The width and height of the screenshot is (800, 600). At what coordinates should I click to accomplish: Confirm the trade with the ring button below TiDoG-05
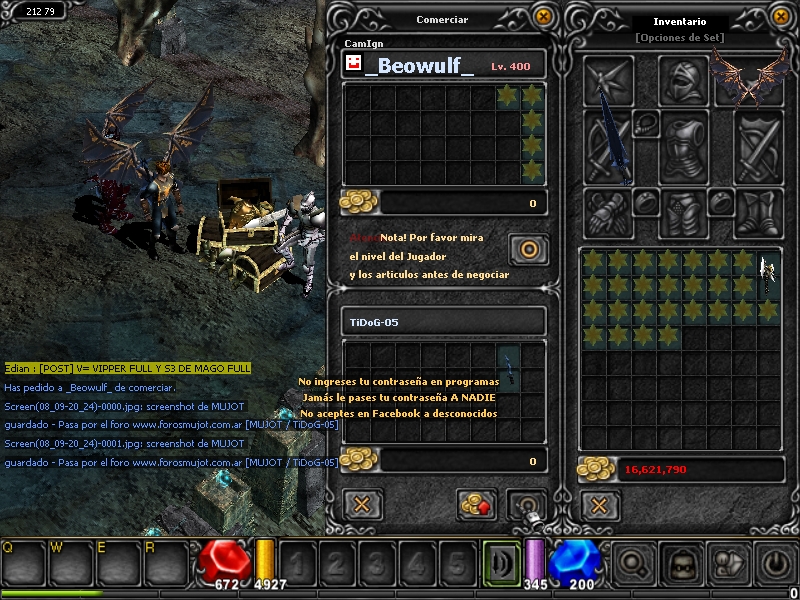coord(526,504)
